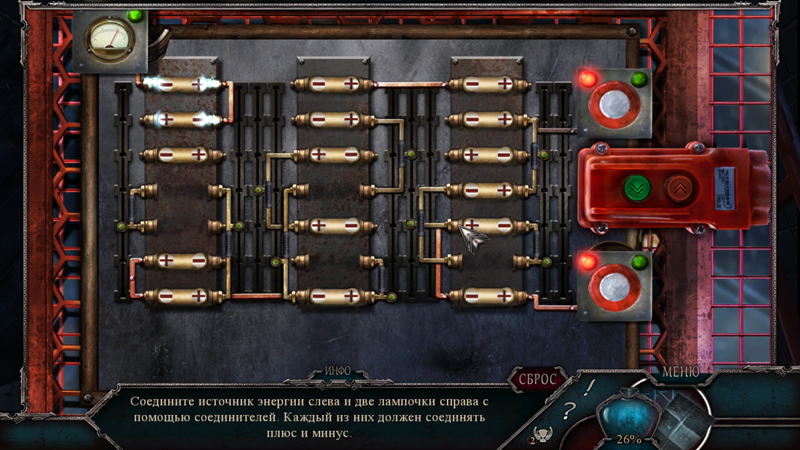This screenshot has width=800, height=450.
Task: Use the question mark hint icon
Action: click(569, 409)
